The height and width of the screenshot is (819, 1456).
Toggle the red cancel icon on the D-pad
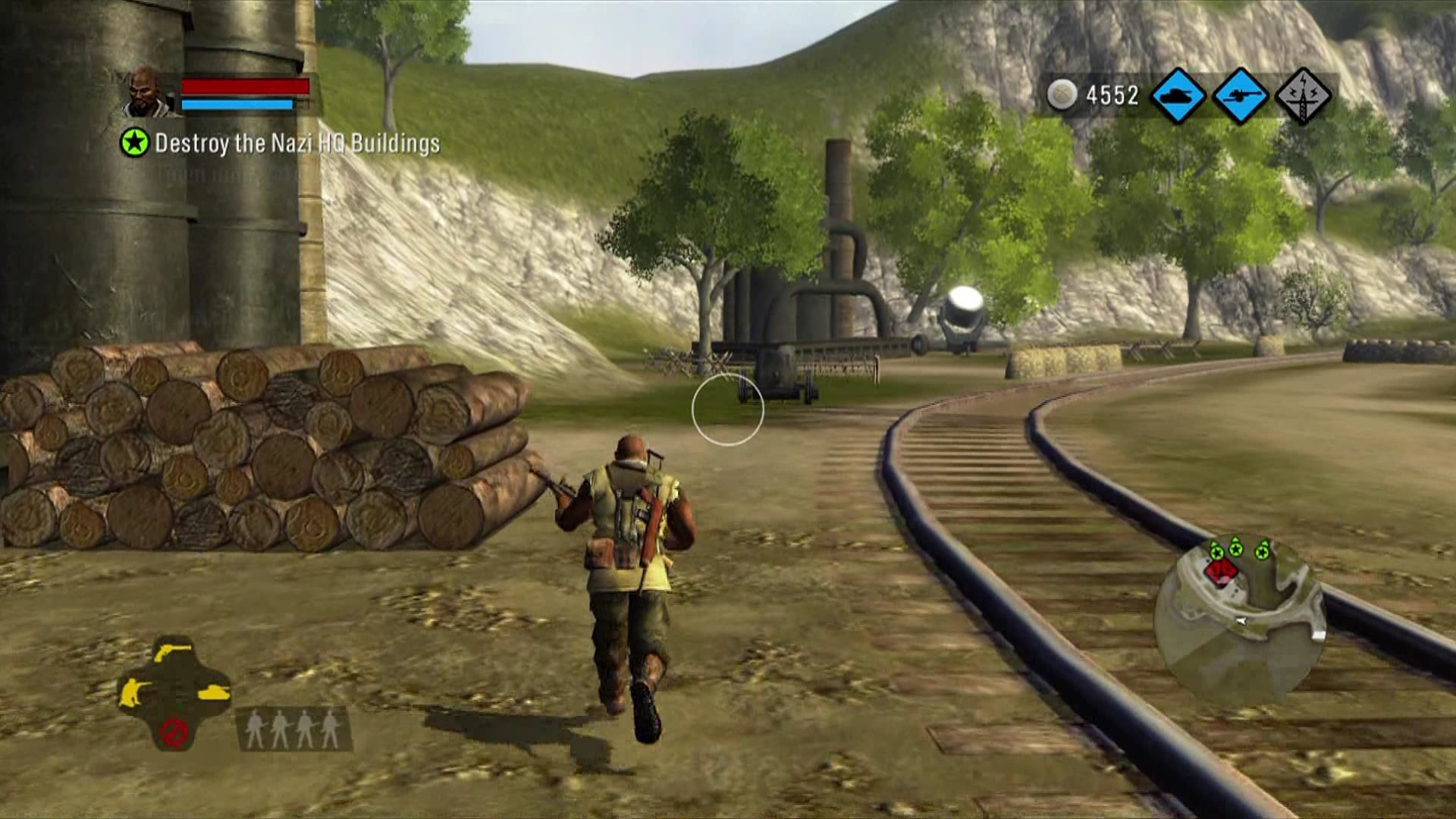coord(175,733)
